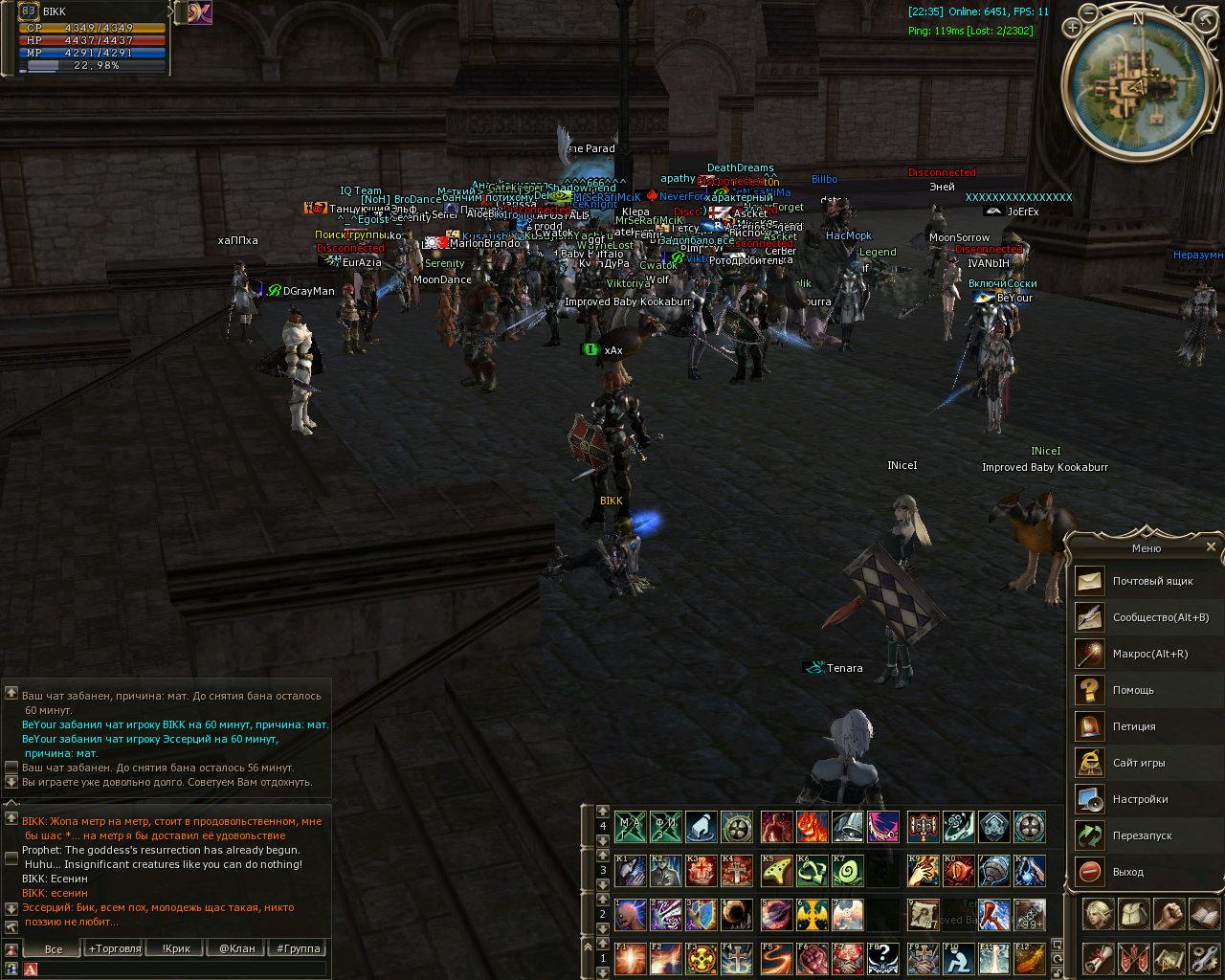Open Сообщество community board
The image size is (1225, 980).
tap(1160, 617)
